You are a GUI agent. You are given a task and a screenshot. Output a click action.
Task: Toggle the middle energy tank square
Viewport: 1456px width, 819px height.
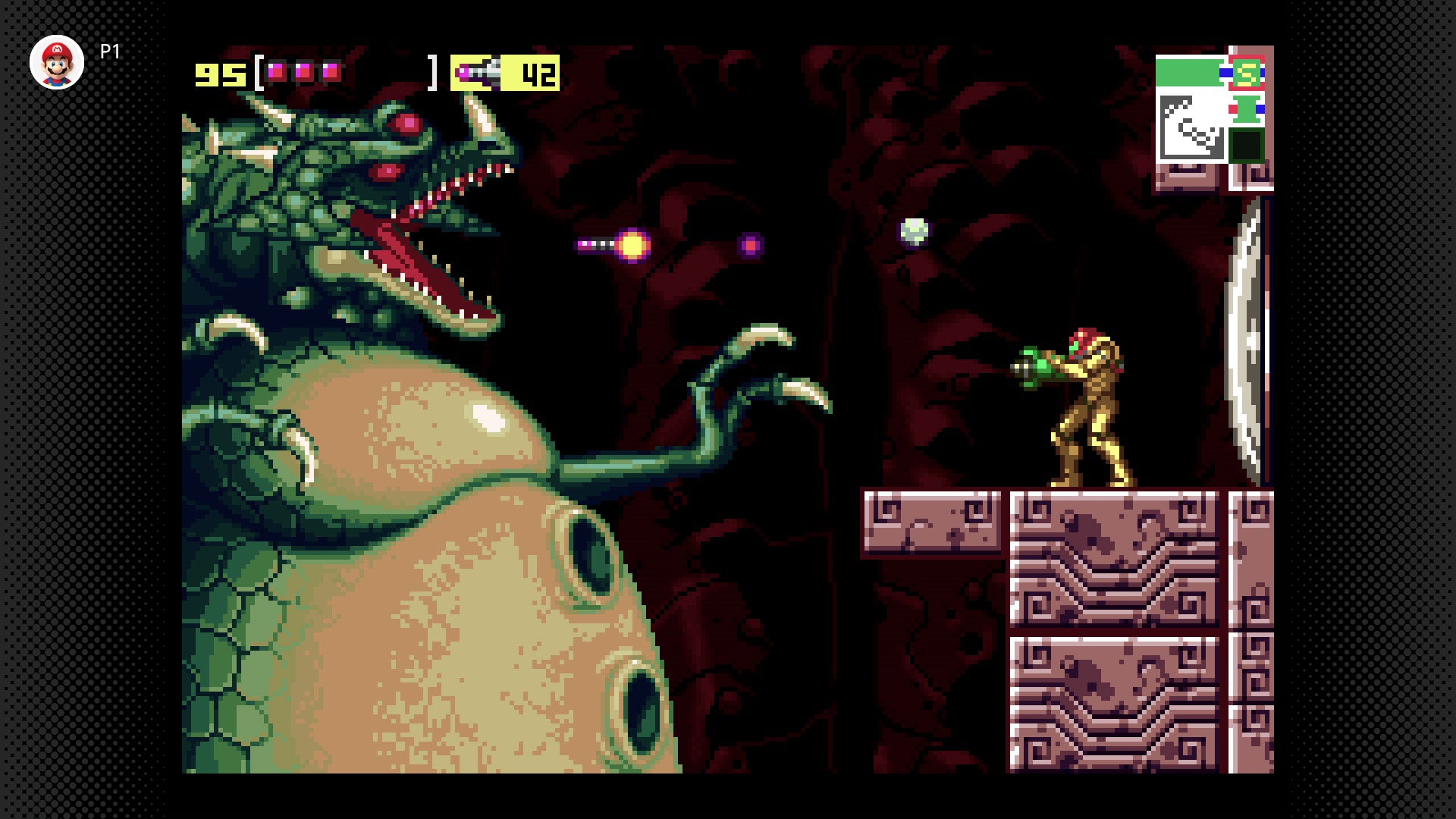(304, 72)
